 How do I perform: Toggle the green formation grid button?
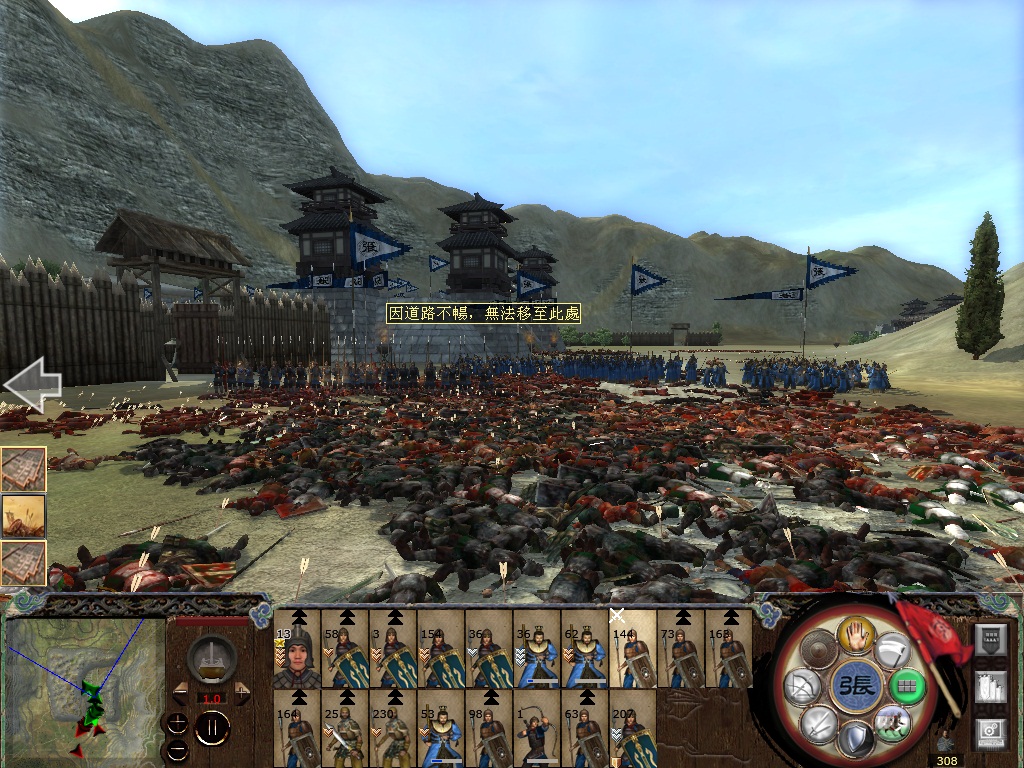[x=908, y=688]
